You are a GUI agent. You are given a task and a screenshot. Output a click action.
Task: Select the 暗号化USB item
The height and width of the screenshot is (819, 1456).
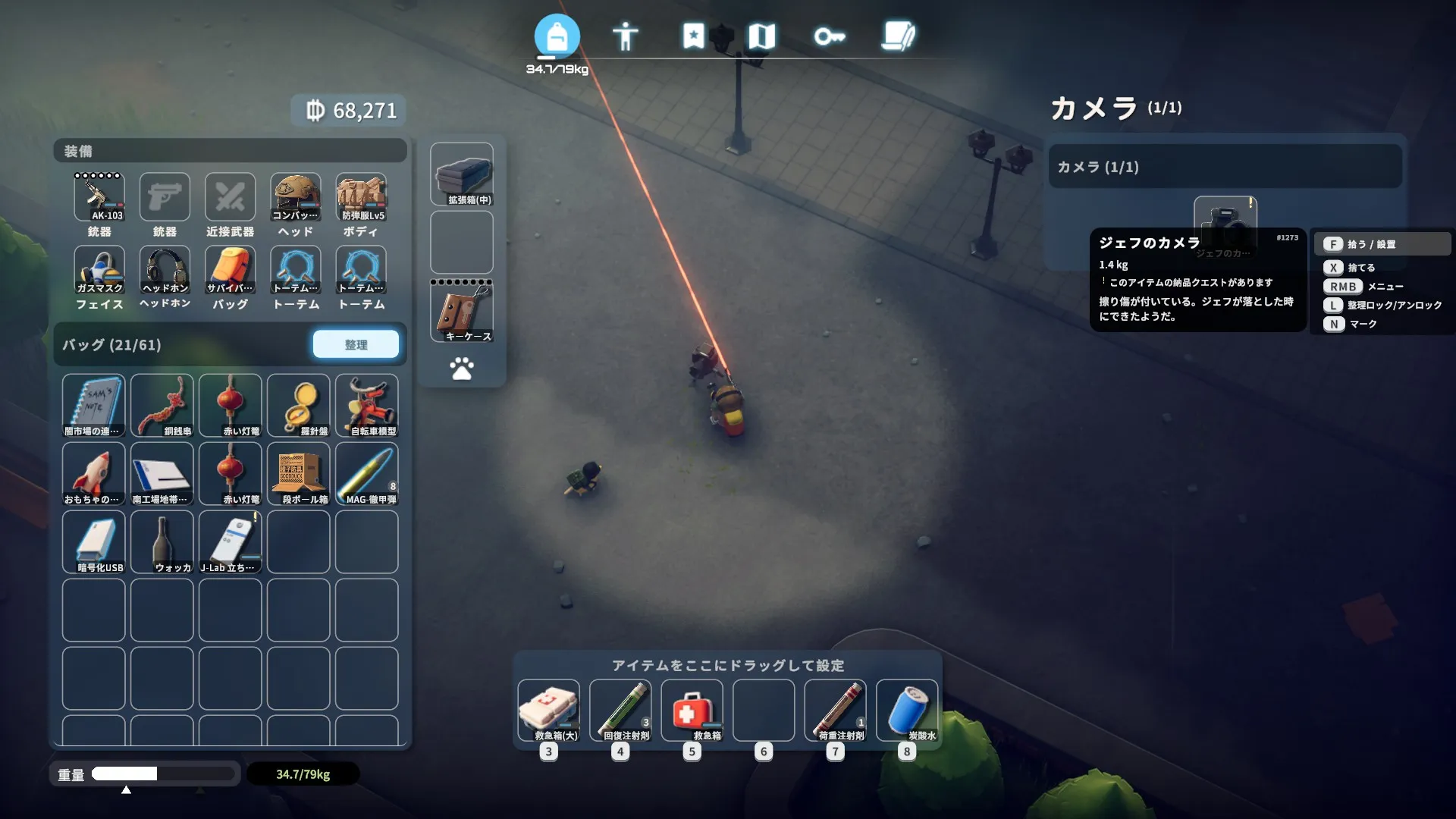[94, 541]
